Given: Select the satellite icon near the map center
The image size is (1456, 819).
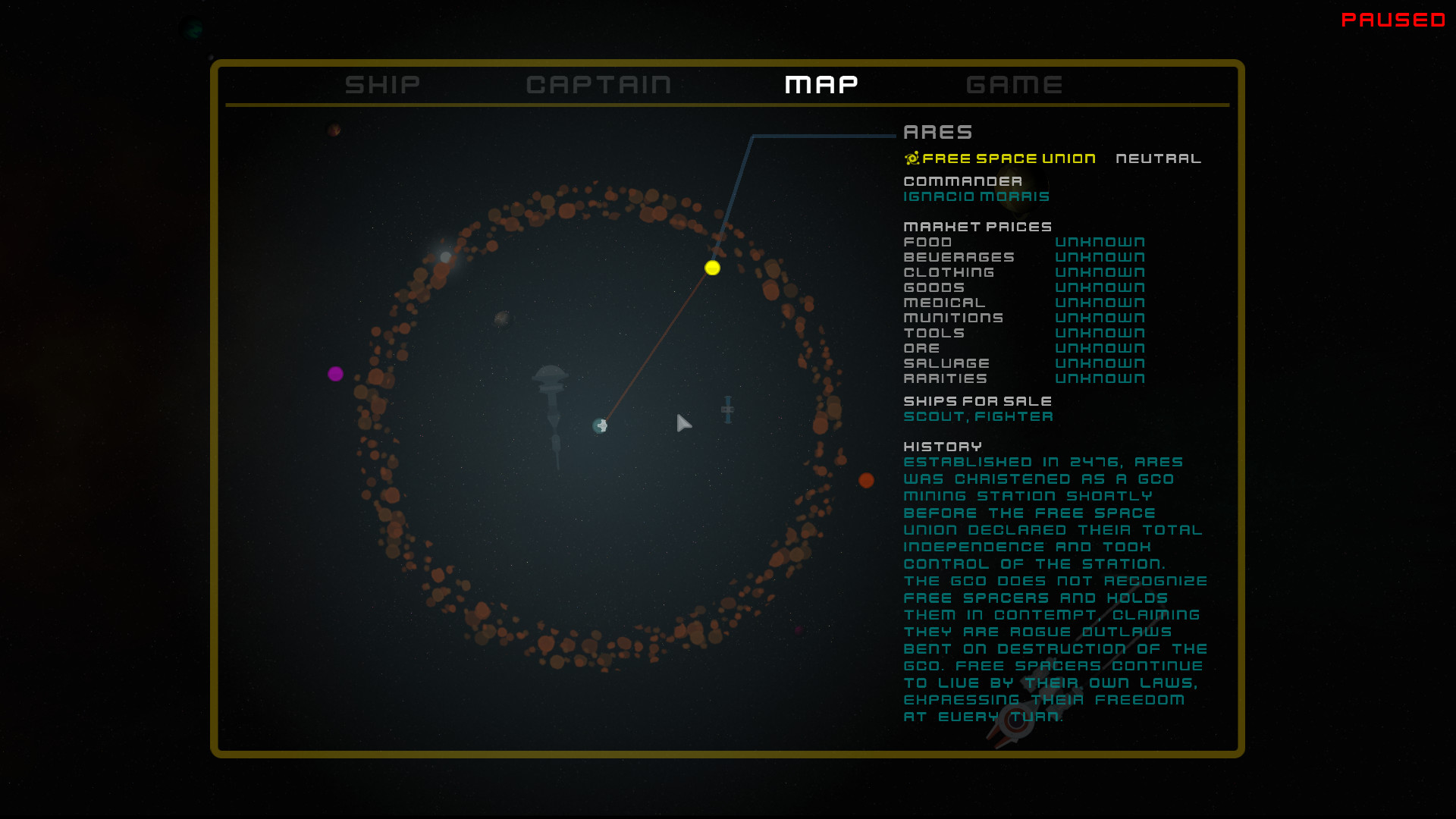Looking at the screenshot, I should [x=726, y=409].
